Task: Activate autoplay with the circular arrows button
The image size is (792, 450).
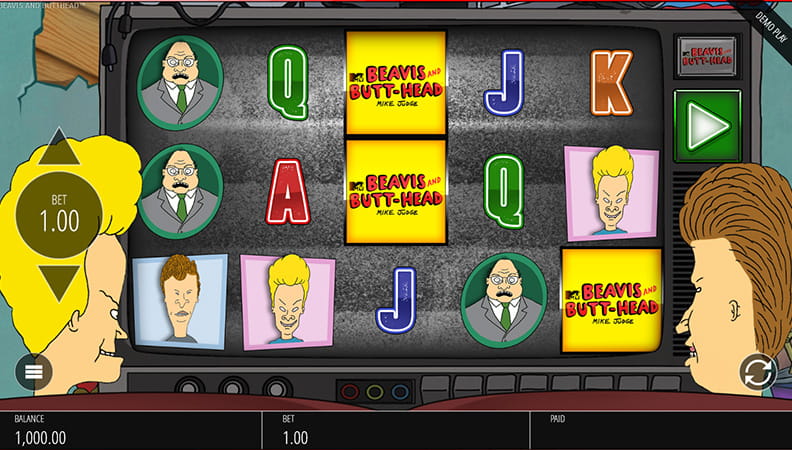Action: coord(758,372)
